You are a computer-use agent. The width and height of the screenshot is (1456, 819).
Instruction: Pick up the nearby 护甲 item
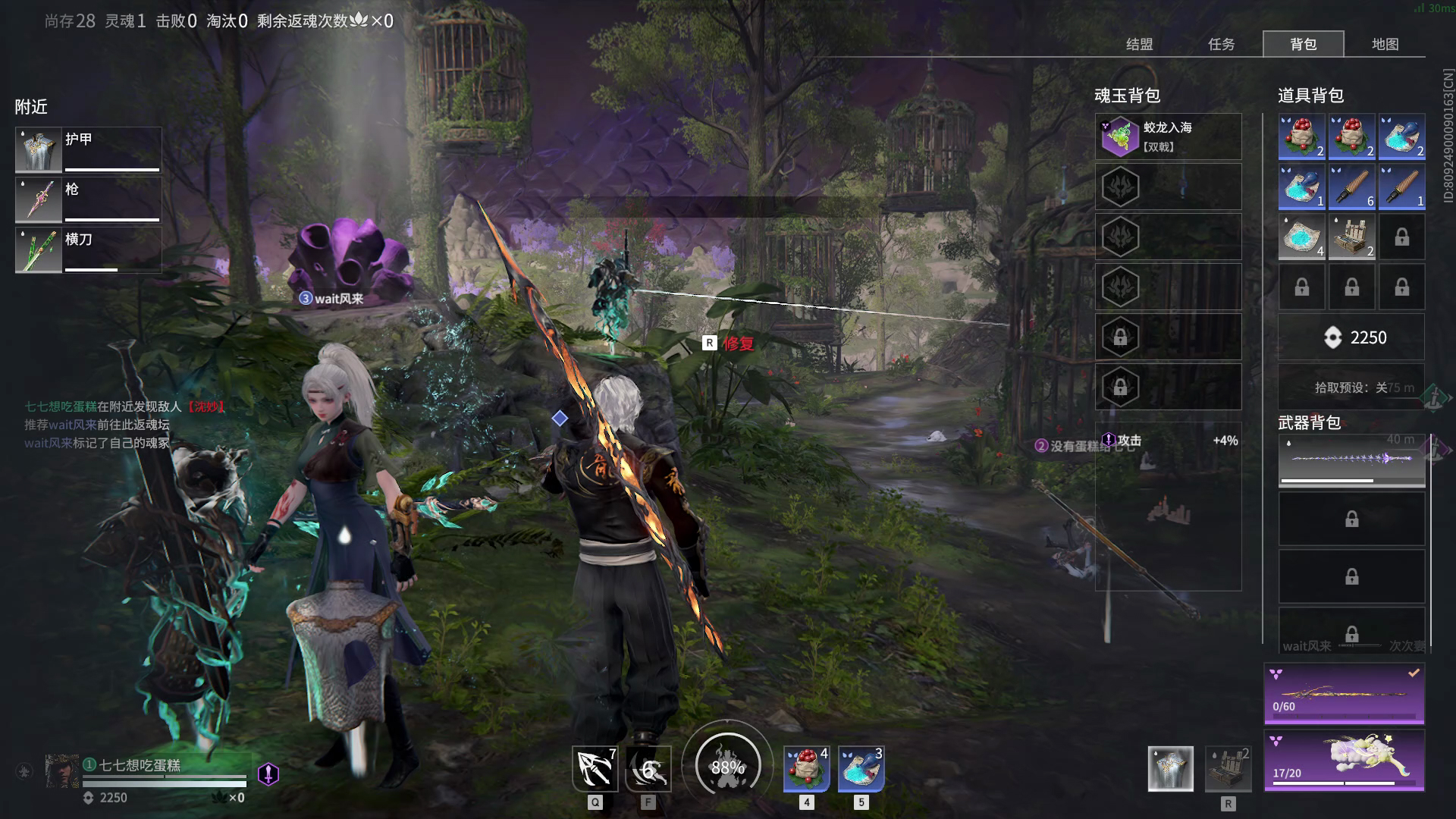[88, 149]
